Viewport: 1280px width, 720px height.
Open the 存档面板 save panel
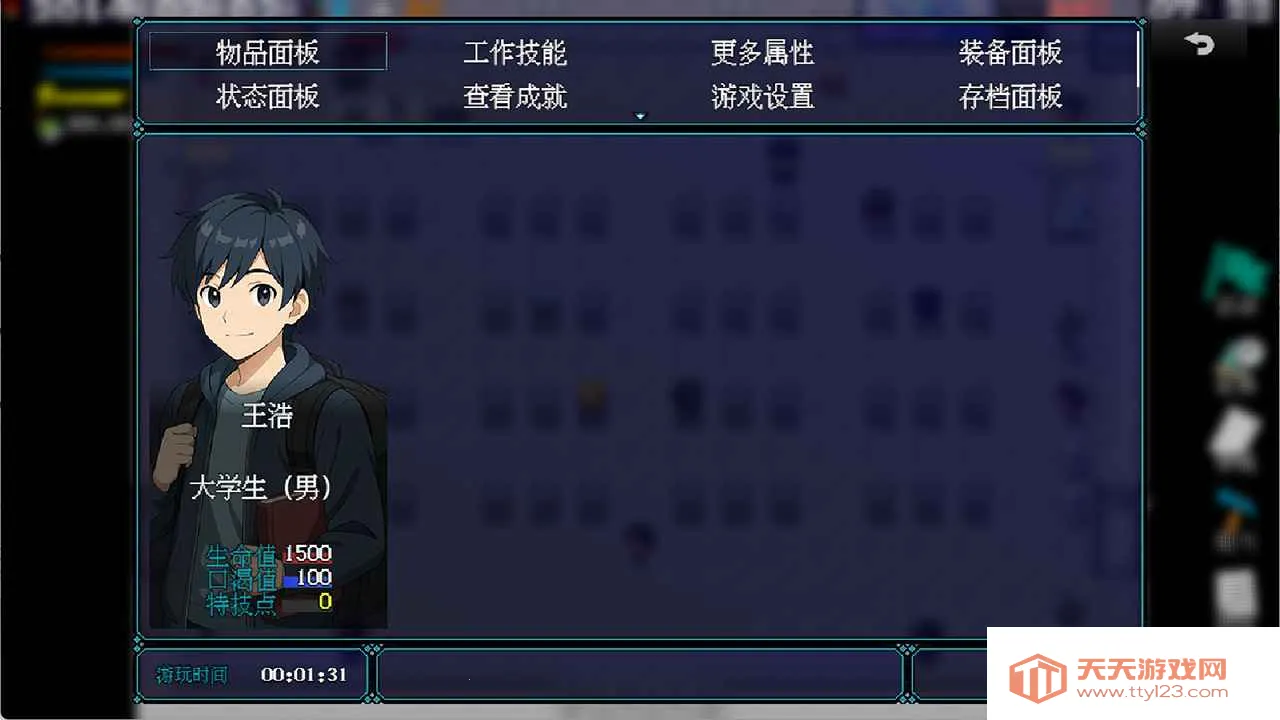pyautogui.click(x=1011, y=97)
